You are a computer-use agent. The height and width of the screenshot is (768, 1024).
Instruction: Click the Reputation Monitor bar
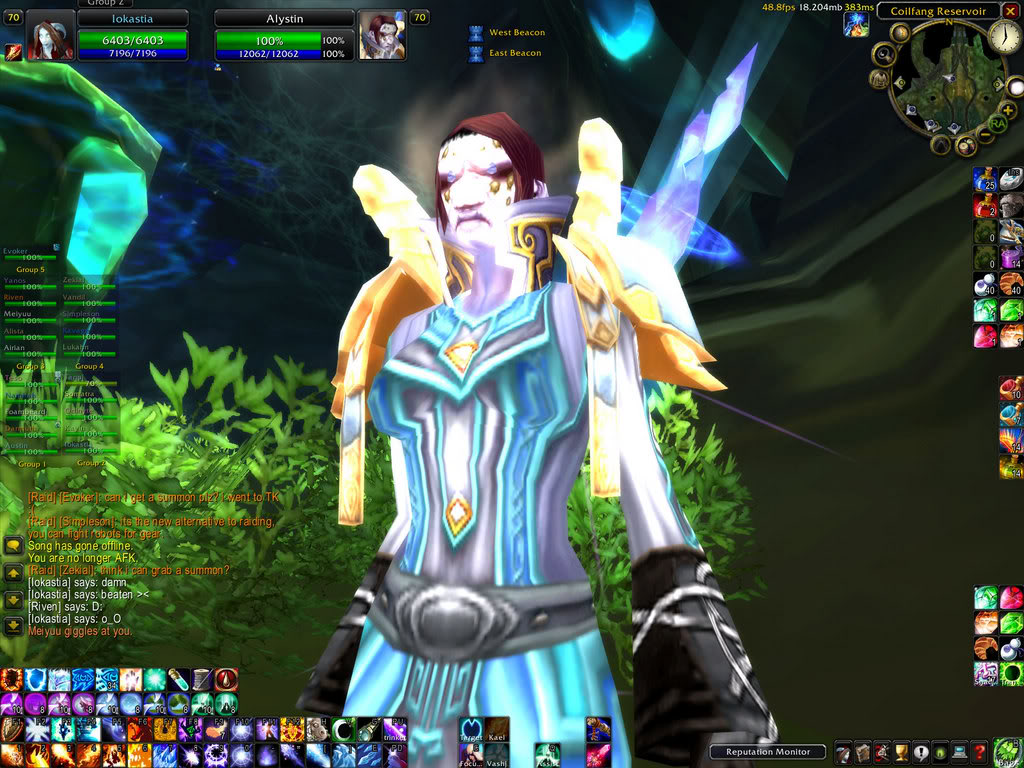pyautogui.click(x=768, y=752)
